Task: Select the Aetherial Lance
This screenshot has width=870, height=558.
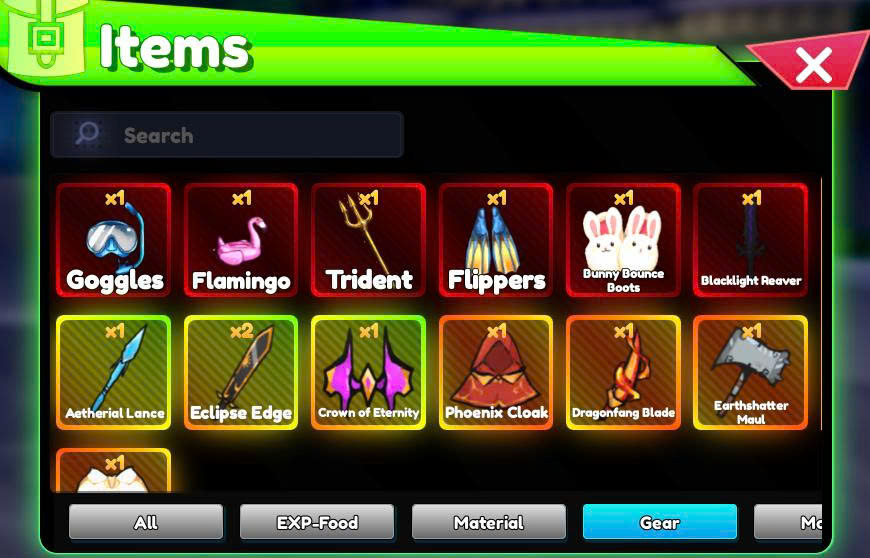Action: pos(114,372)
